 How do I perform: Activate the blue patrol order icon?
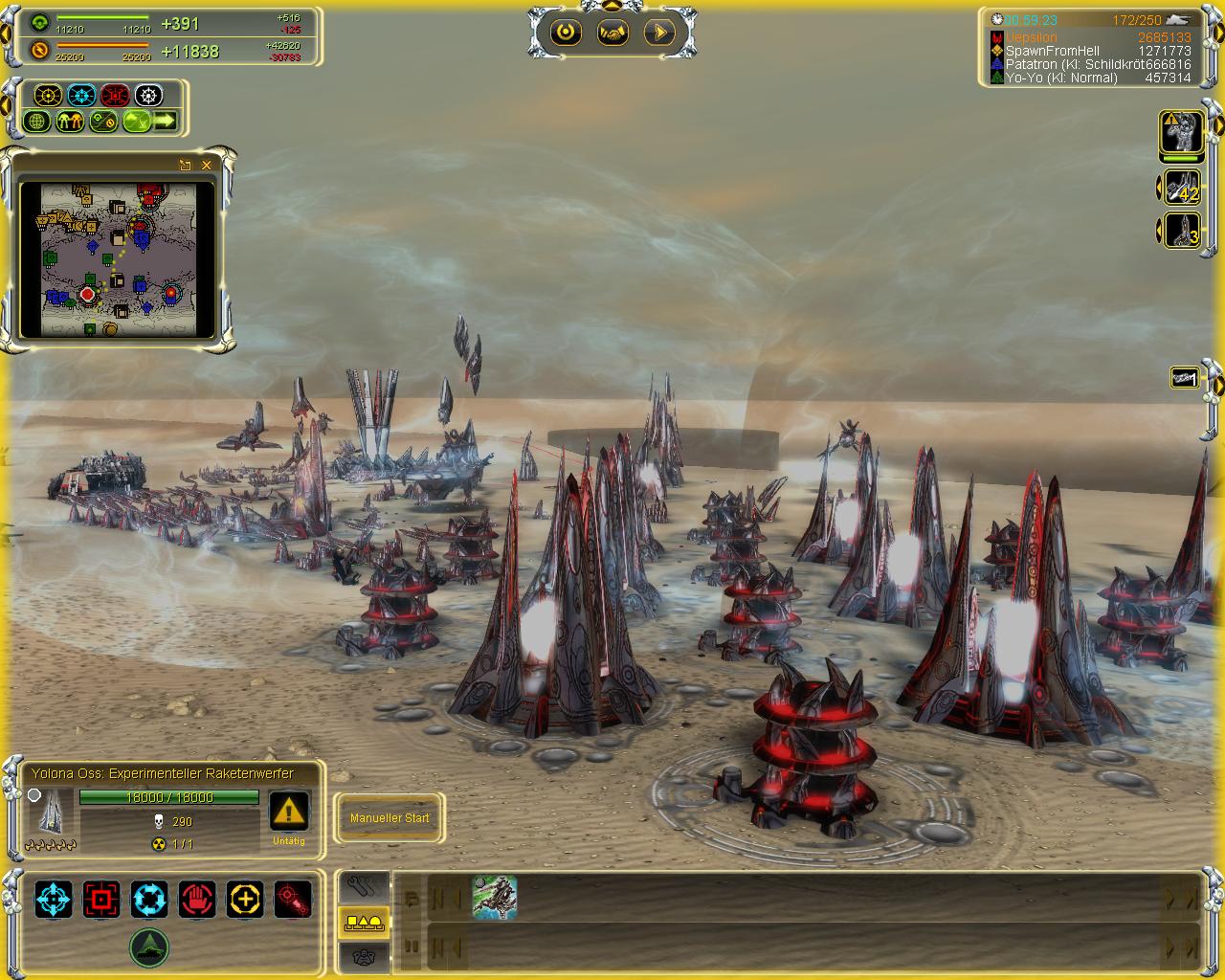point(149,900)
